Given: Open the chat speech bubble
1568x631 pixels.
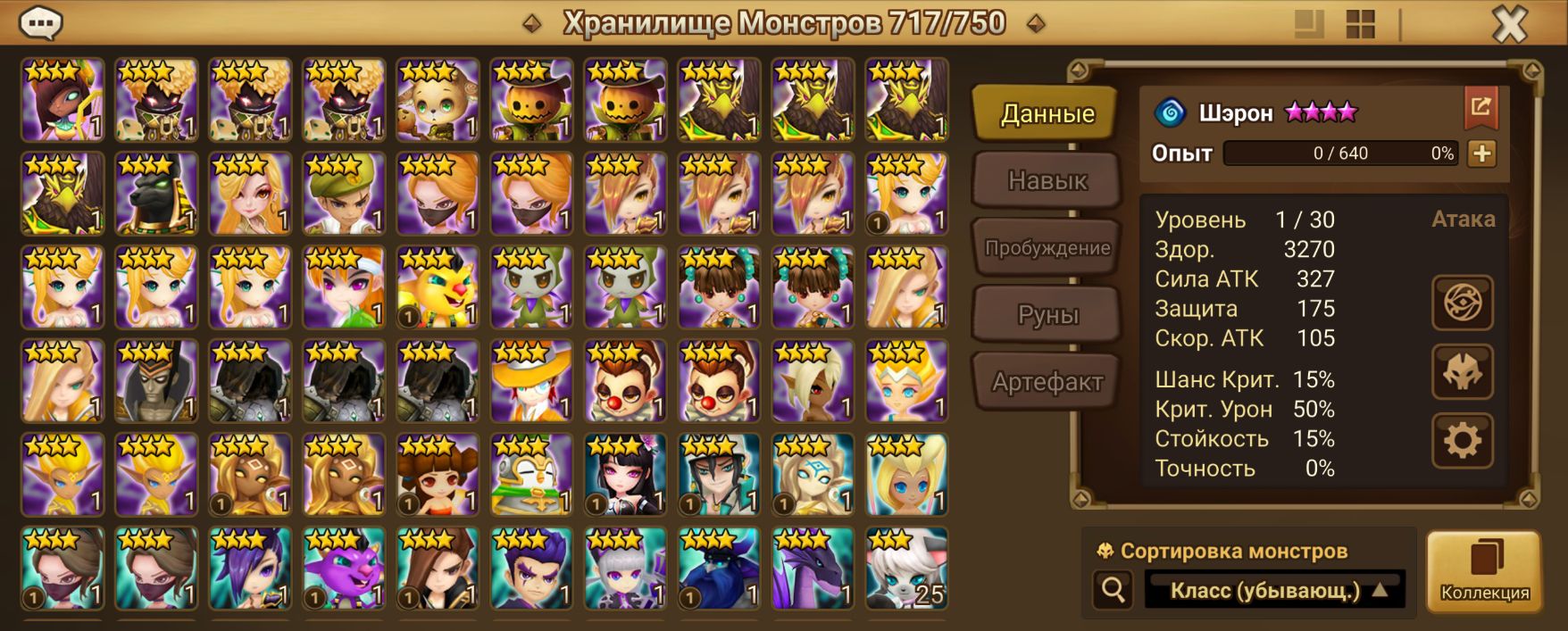Looking at the screenshot, I should click(x=41, y=23).
